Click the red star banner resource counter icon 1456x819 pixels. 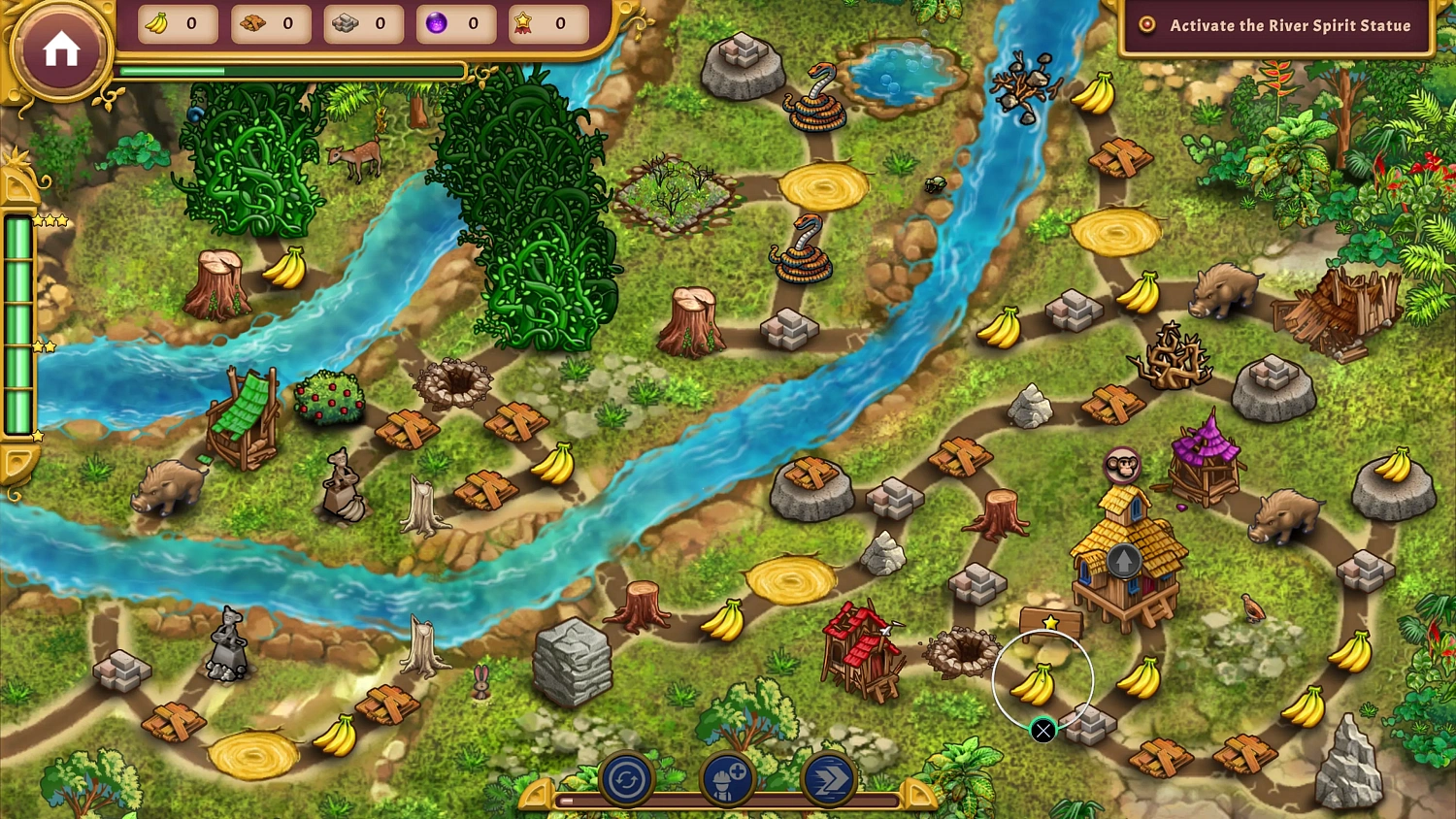(x=525, y=23)
